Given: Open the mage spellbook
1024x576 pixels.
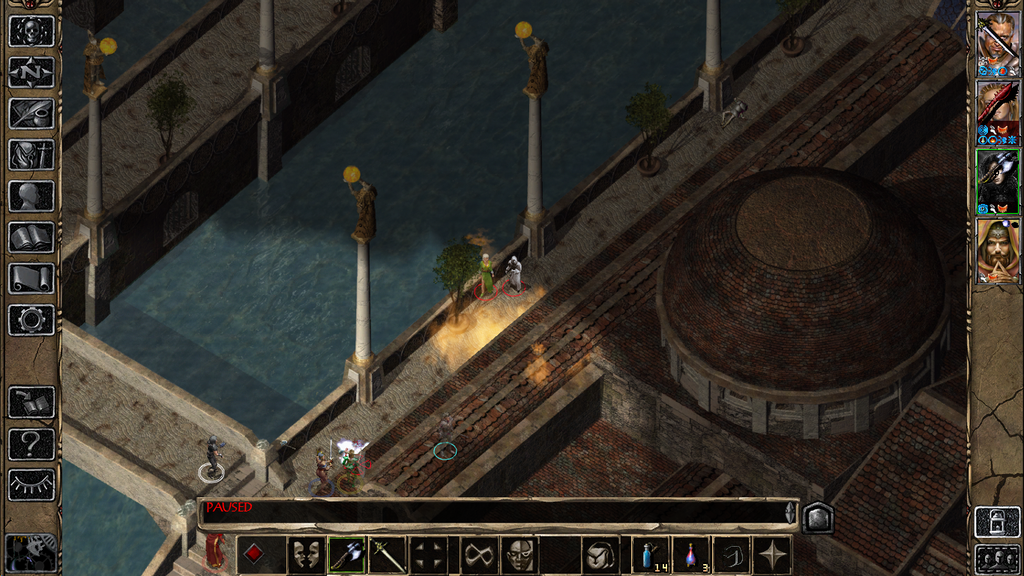Looking at the screenshot, I should click(x=31, y=237).
